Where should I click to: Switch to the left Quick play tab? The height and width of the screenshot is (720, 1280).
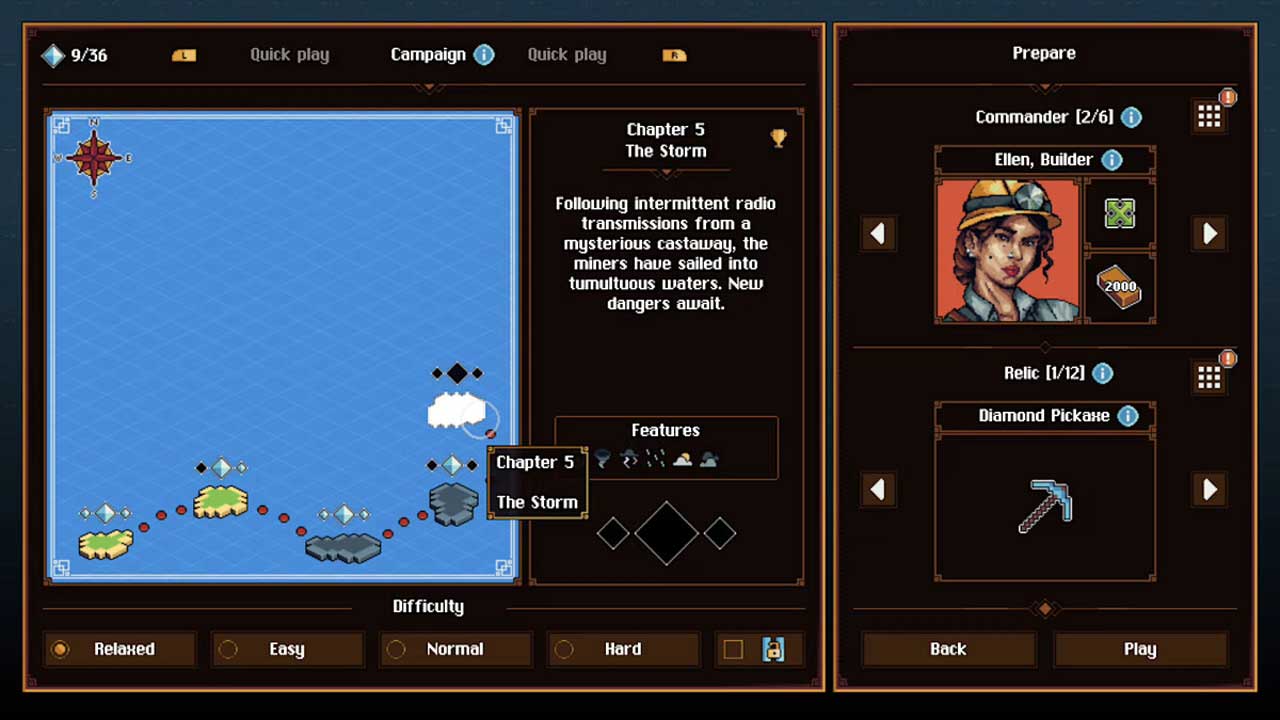click(289, 55)
